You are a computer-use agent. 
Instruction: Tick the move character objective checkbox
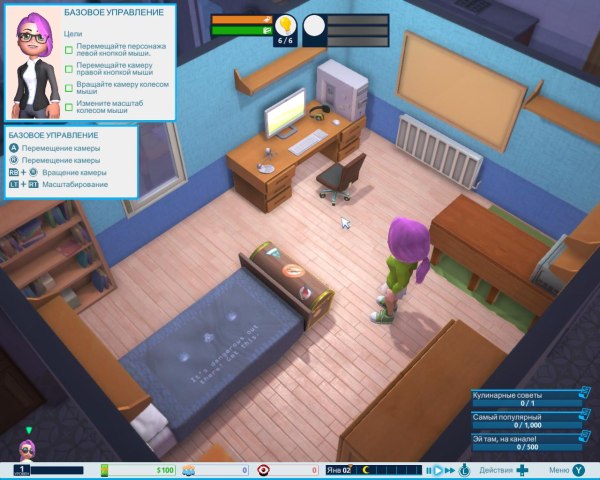pos(69,47)
